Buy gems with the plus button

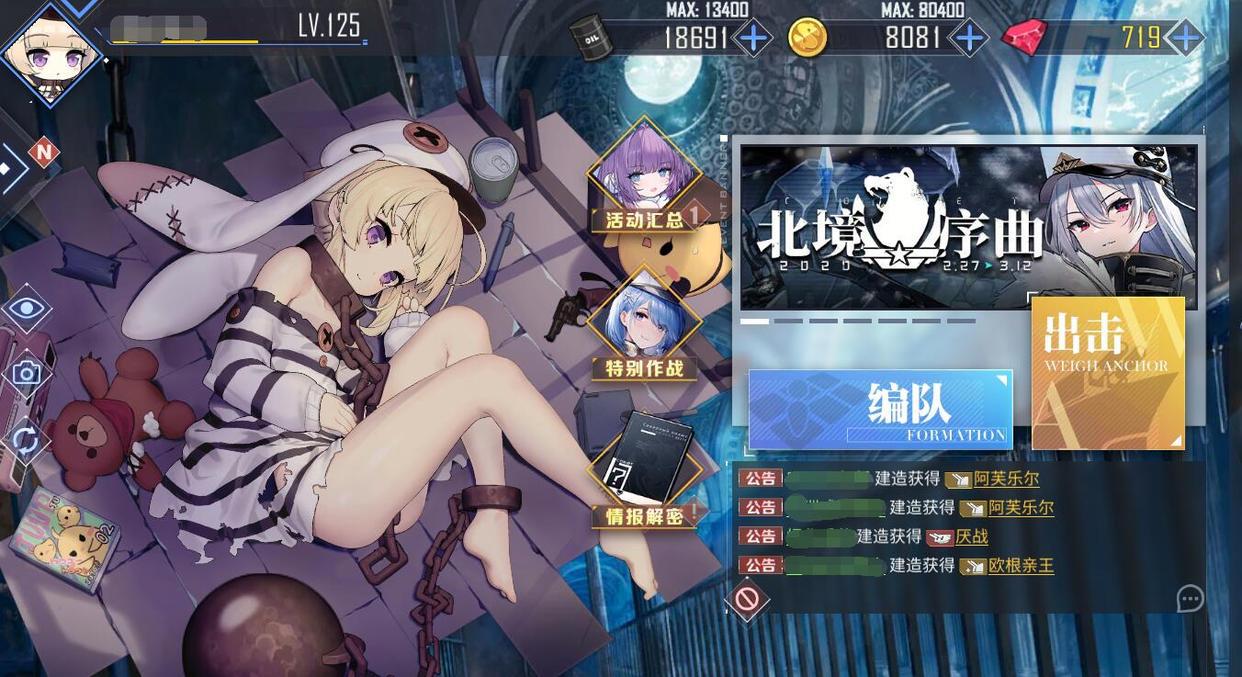pyautogui.click(x=1185, y=39)
